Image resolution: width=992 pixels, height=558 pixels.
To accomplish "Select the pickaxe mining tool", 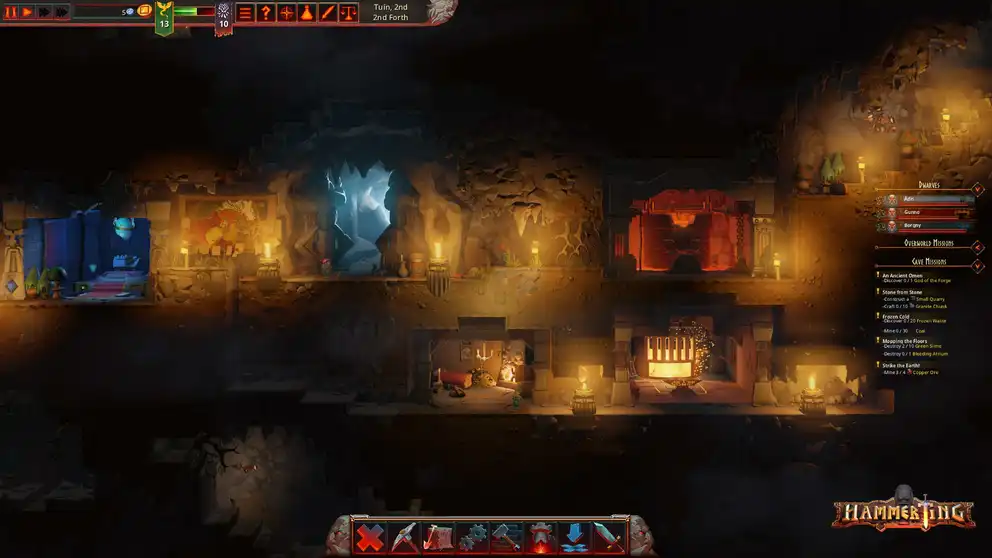I will pyautogui.click(x=404, y=537).
